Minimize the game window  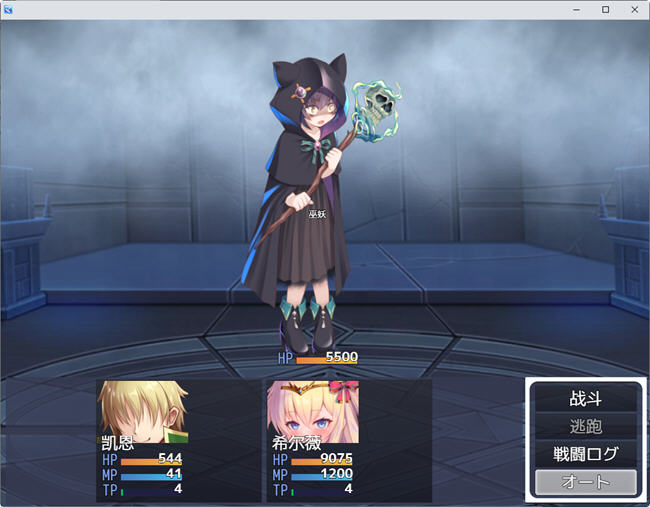point(577,9)
